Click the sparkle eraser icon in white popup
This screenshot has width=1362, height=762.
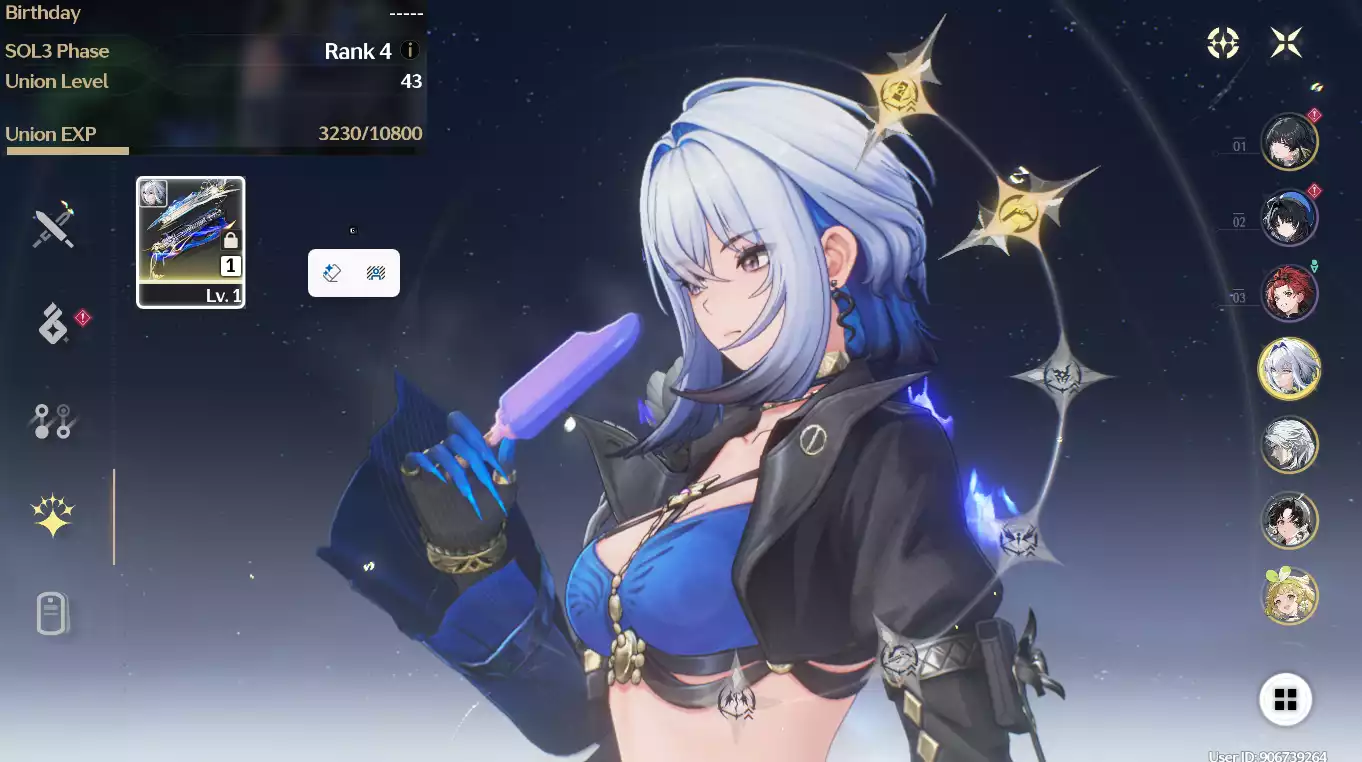coord(333,273)
